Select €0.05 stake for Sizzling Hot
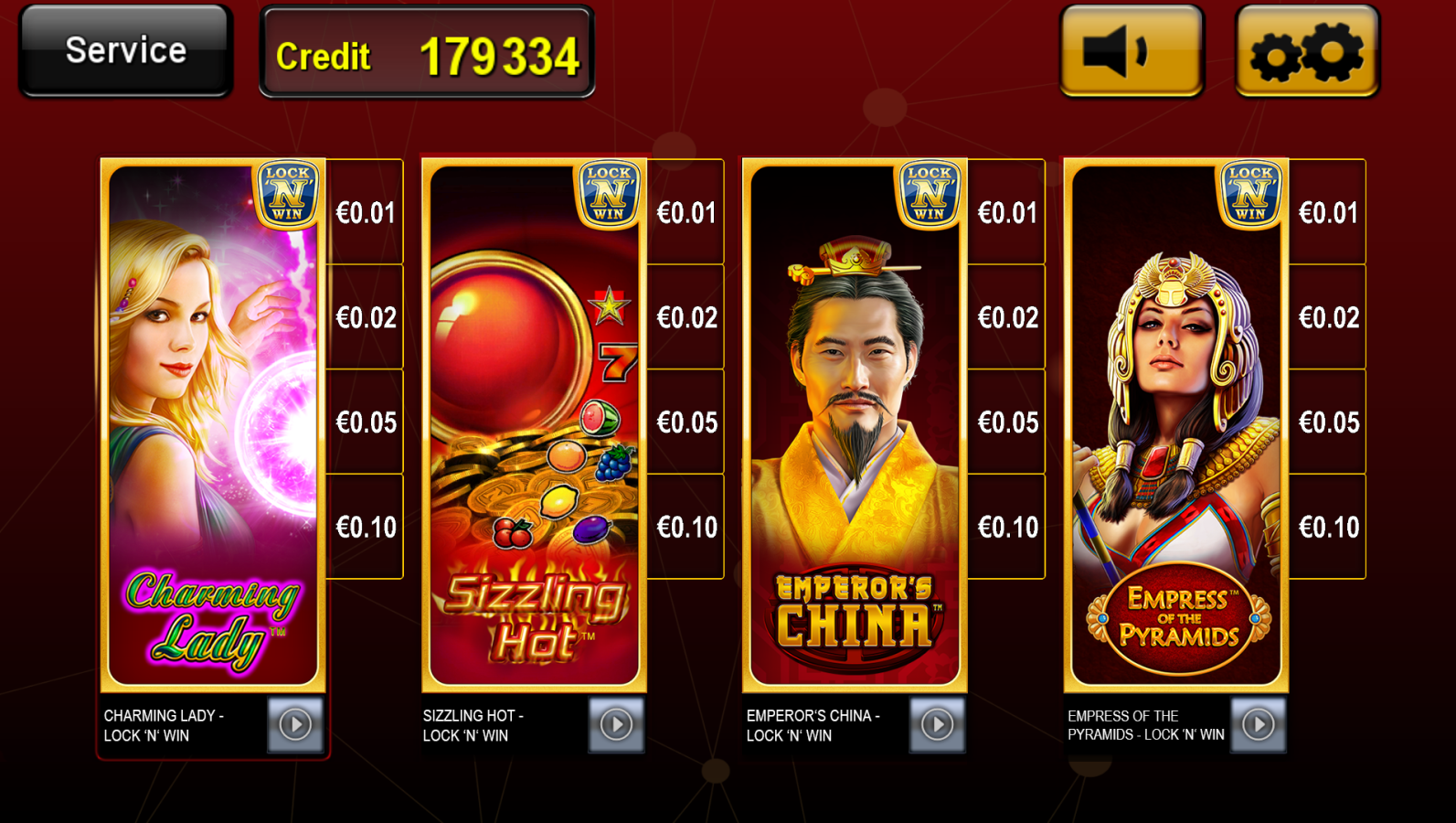 [x=684, y=422]
